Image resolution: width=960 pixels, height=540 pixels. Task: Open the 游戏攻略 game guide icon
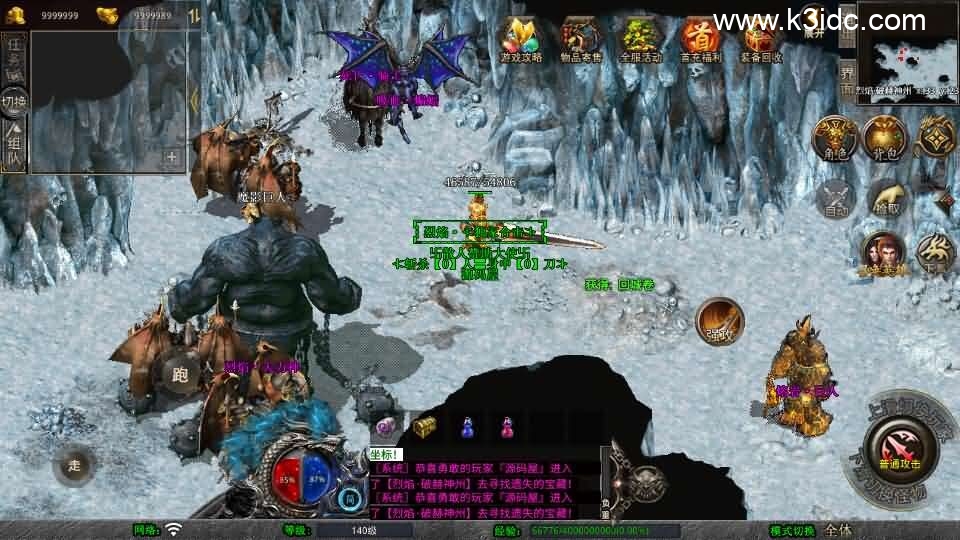pos(521,39)
